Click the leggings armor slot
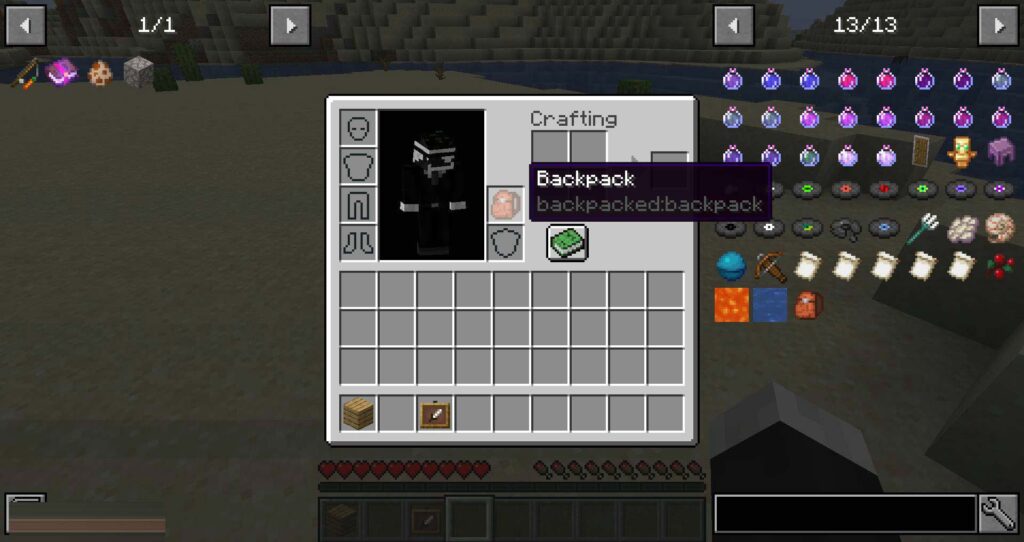Image resolution: width=1024 pixels, height=542 pixels. click(358, 204)
